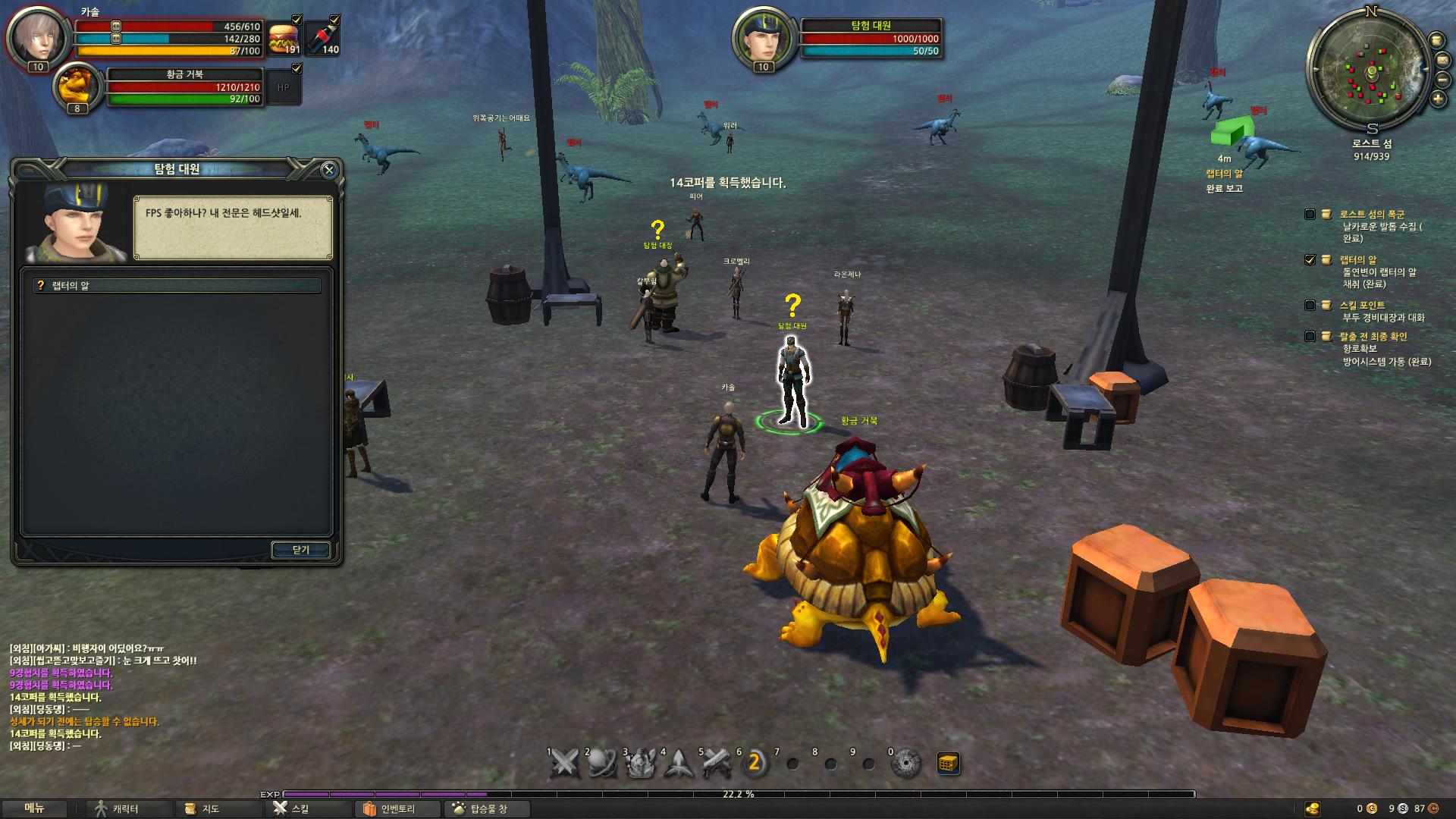The image size is (1456, 819).
Task: Close the 탐험 대원 dialogue window
Action: click(328, 170)
